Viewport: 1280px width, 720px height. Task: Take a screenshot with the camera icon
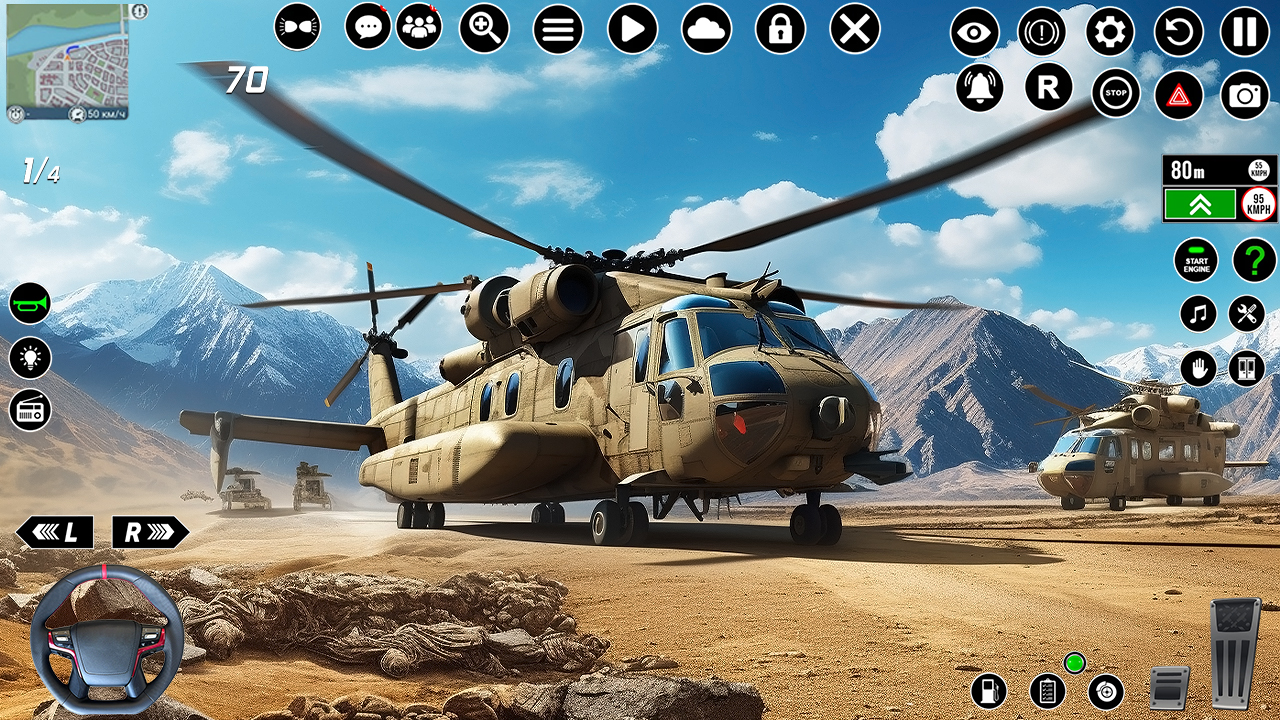pyautogui.click(x=1244, y=95)
